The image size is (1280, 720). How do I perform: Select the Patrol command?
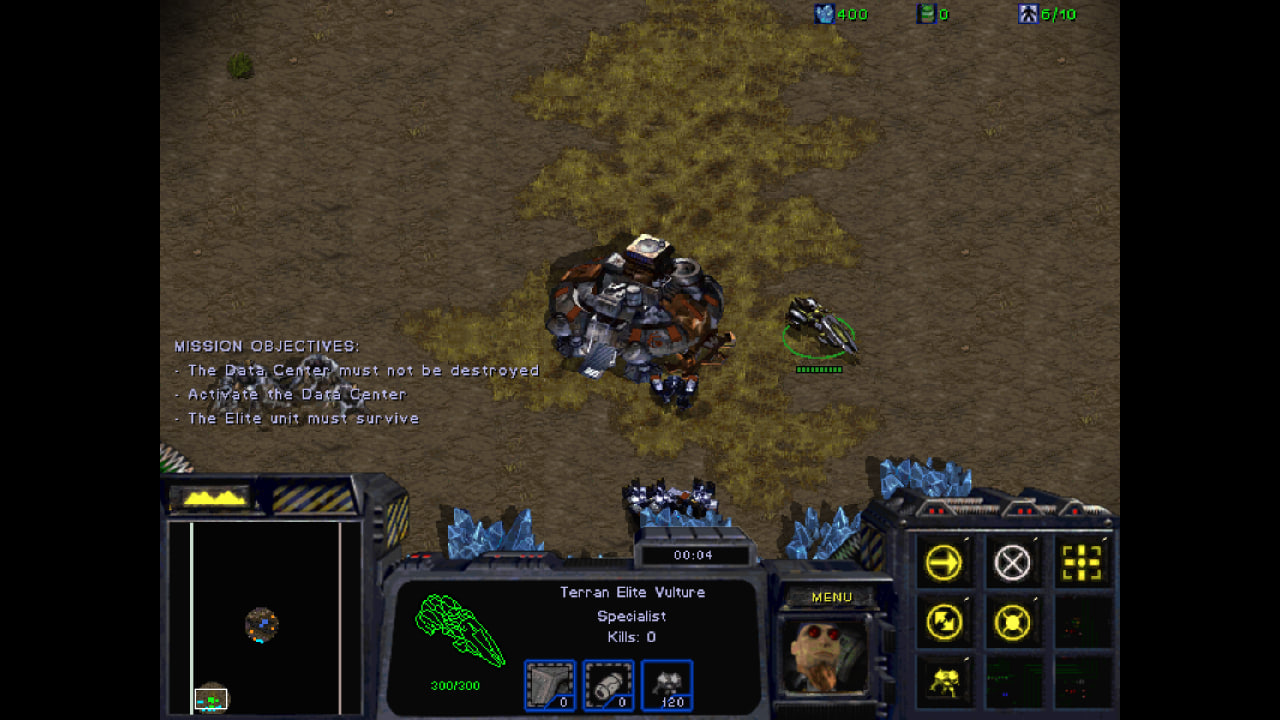(x=943, y=623)
